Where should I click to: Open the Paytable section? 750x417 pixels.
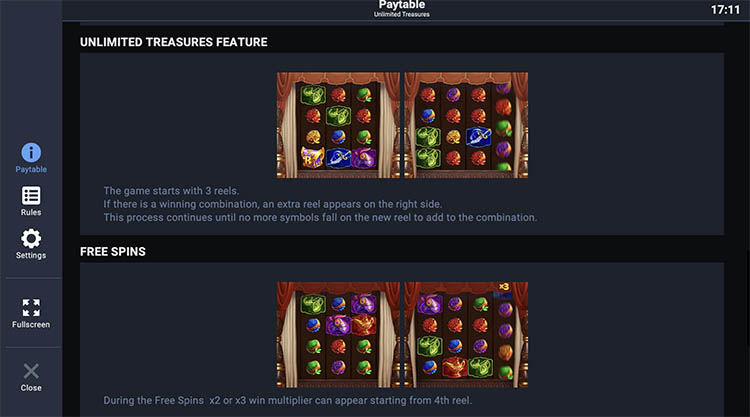pyautogui.click(x=31, y=157)
